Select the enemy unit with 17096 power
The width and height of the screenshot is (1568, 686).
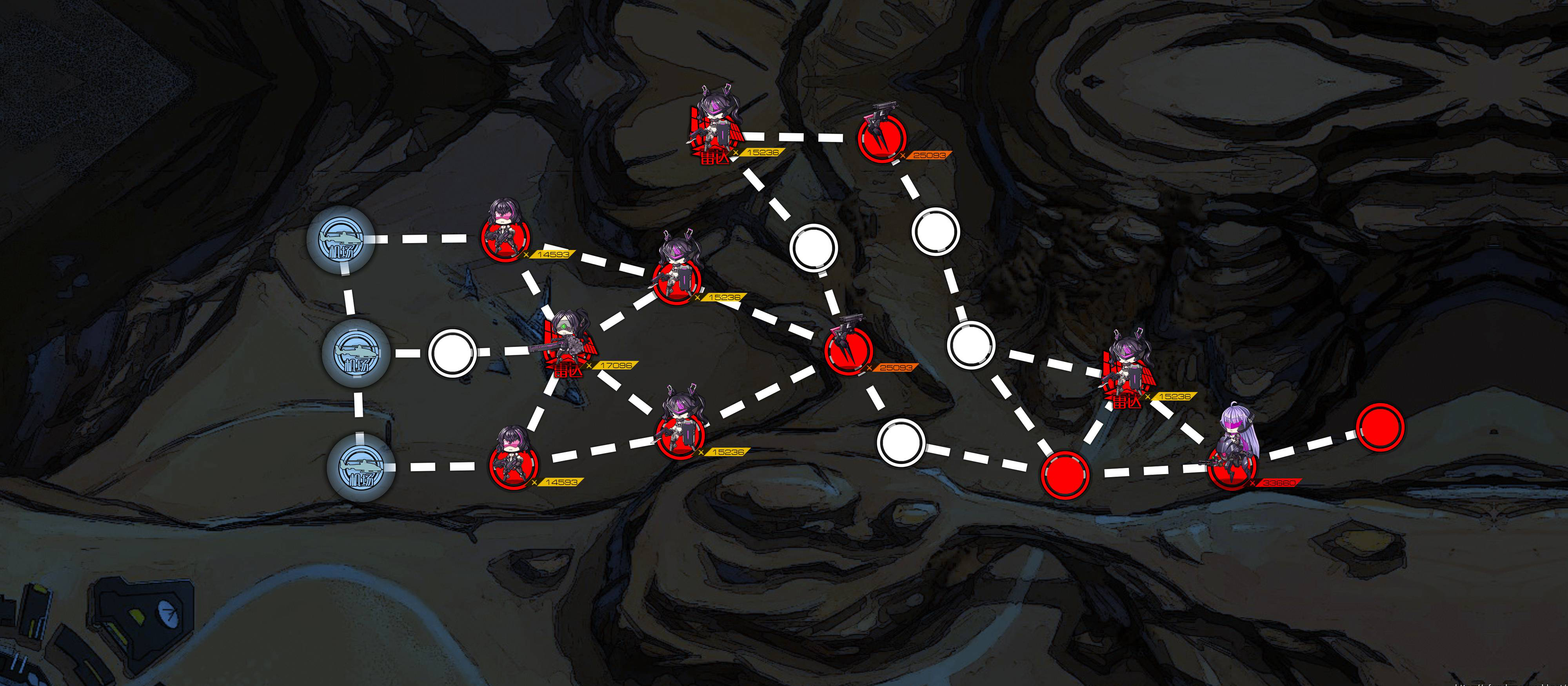567,348
